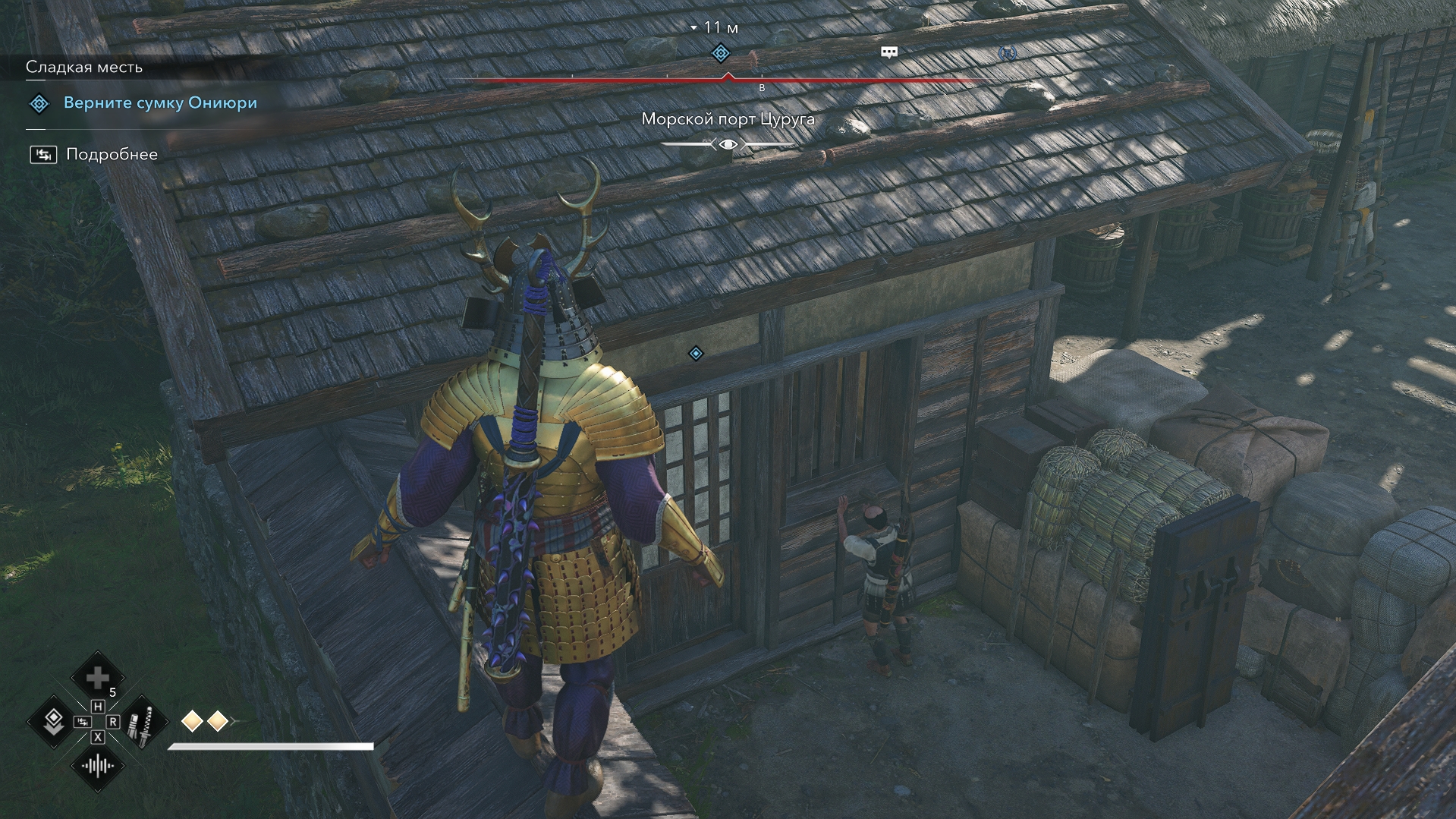Open the "Сладкая месть" quest title

tap(84, 68)
